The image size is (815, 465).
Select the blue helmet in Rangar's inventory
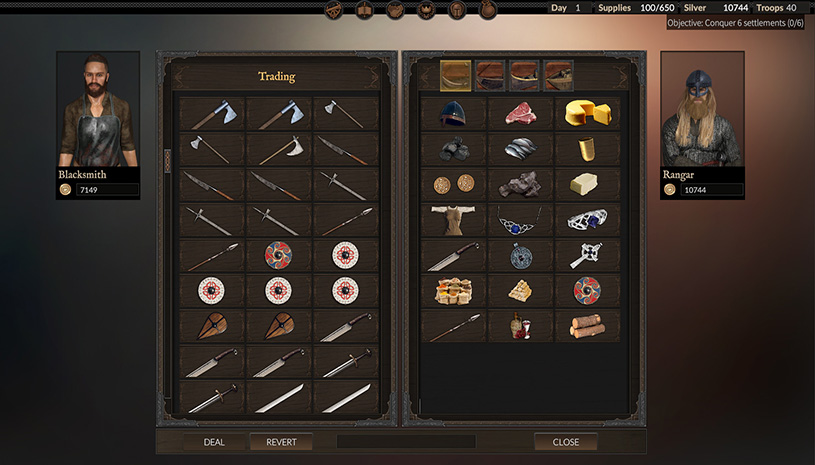tap(453, 113)
